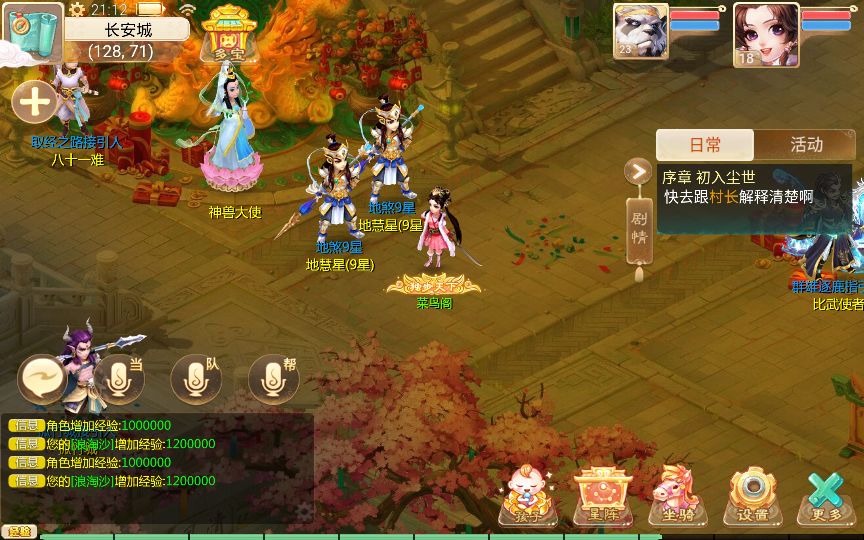Activate the 队 team voice microphone
This screenshot has height=540, width=864.
pos(196,378)
